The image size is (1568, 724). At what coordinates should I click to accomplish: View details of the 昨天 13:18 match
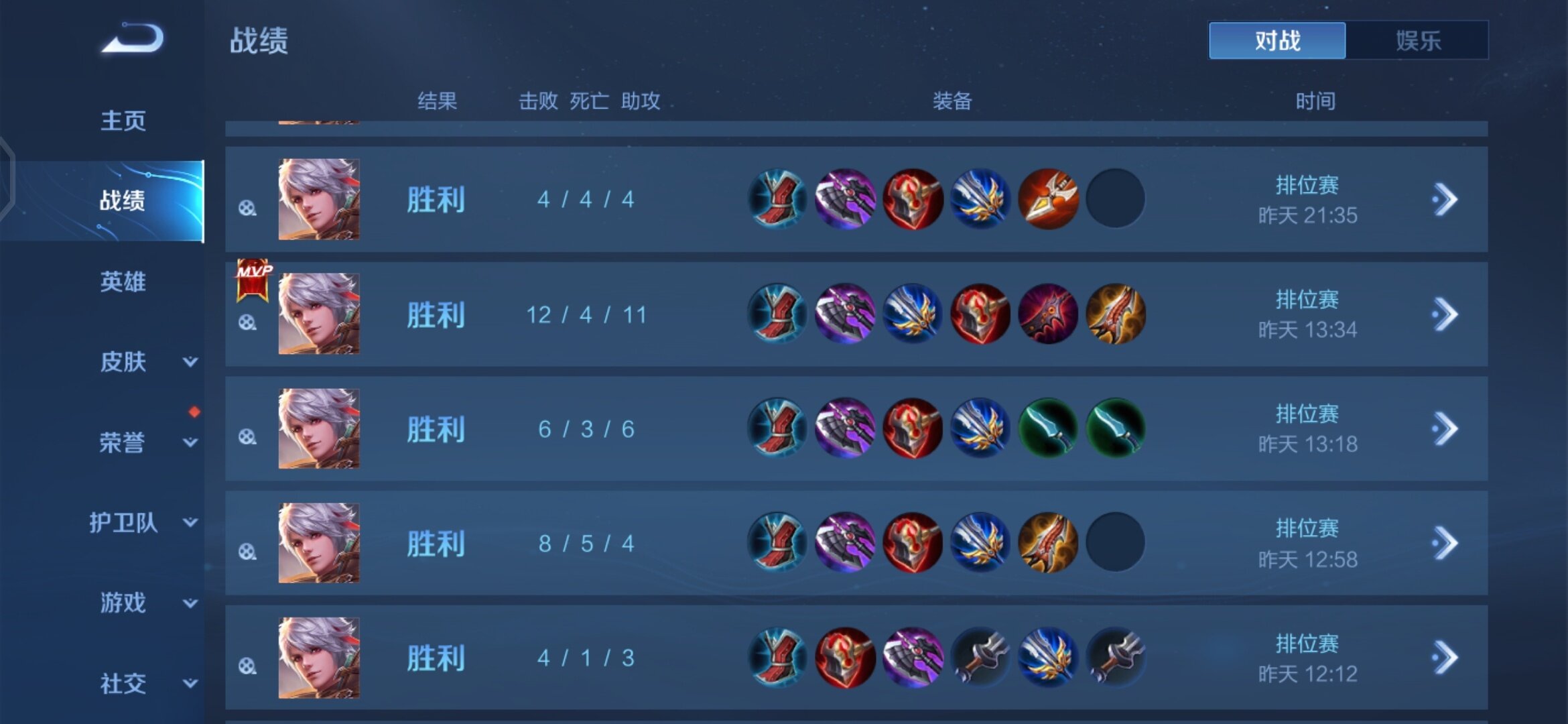1445,429
